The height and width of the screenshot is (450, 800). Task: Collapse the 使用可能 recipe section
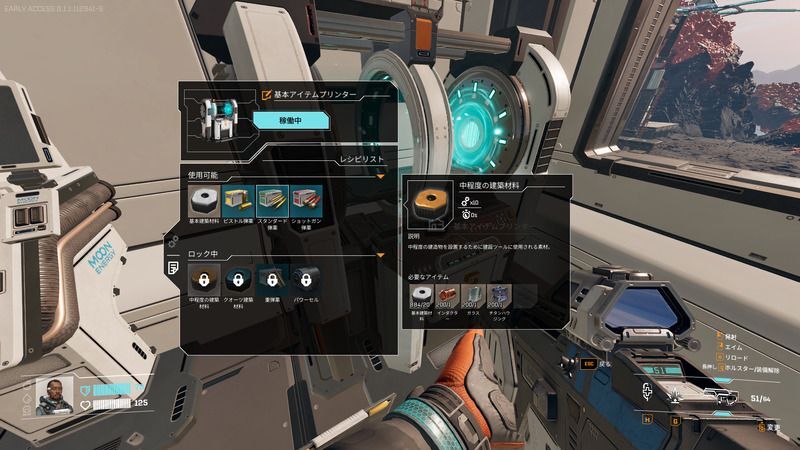(x=380, y=176)
